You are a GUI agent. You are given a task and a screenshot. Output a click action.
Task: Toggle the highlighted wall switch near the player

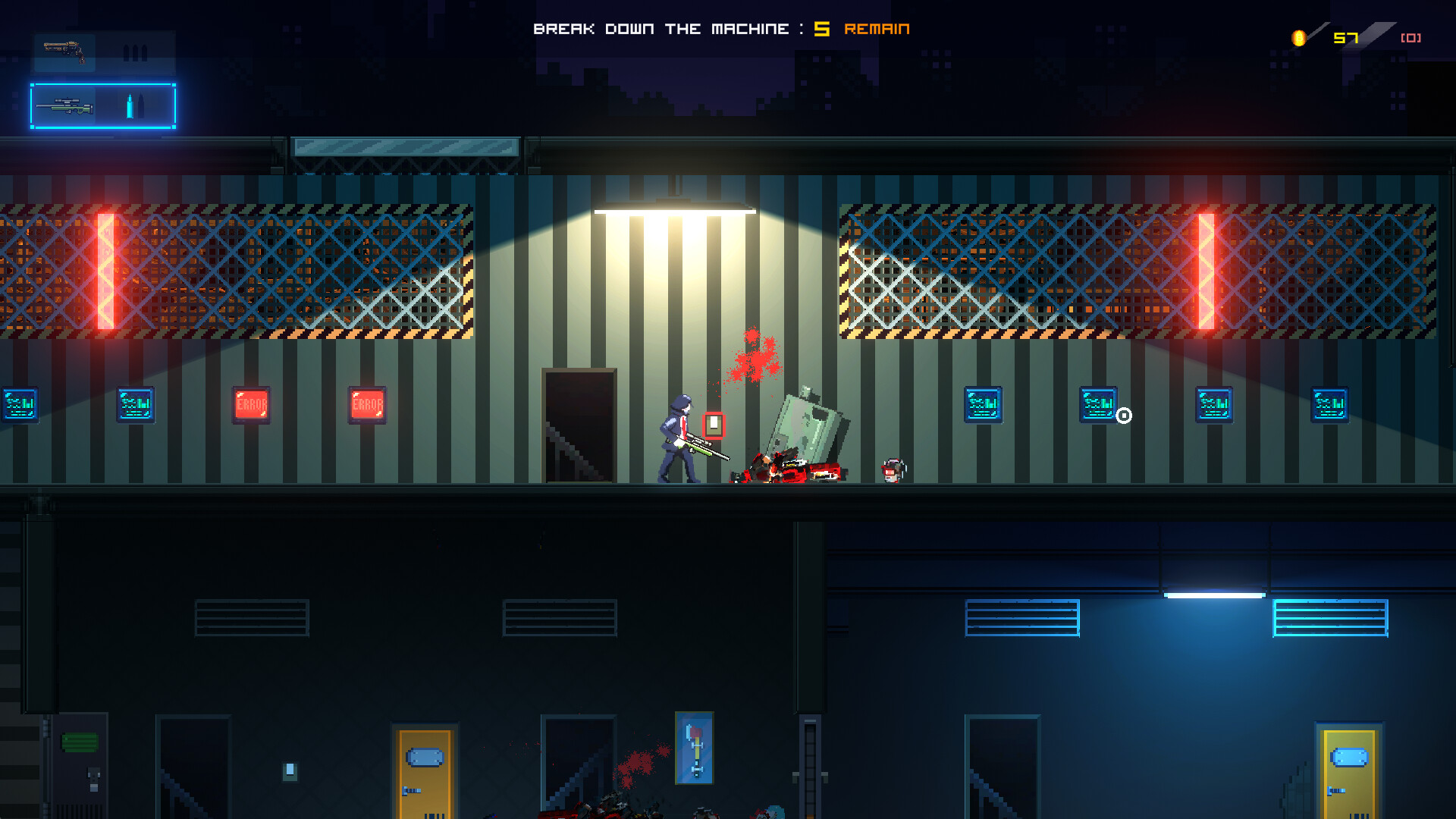[714, 426]
